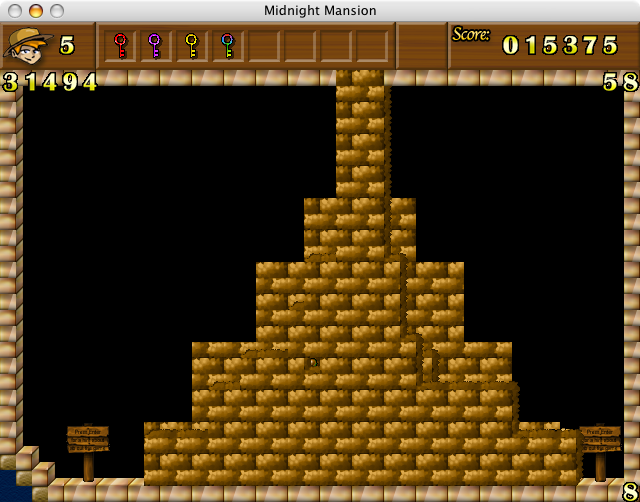The height and width of the screenshot is (502, 640).
Task: Choose the yellow key in the inventory
Action: click(x=191, y=46)
